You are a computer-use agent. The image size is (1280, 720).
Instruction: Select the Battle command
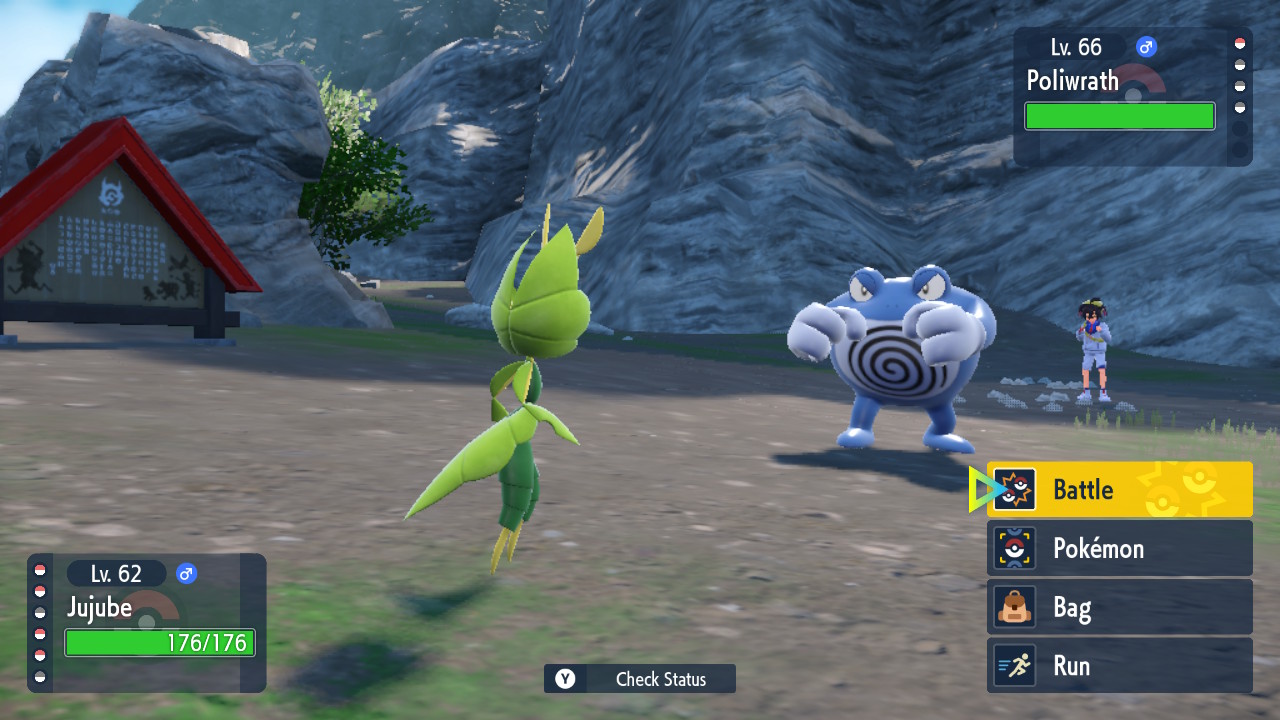click(1119, 490)
